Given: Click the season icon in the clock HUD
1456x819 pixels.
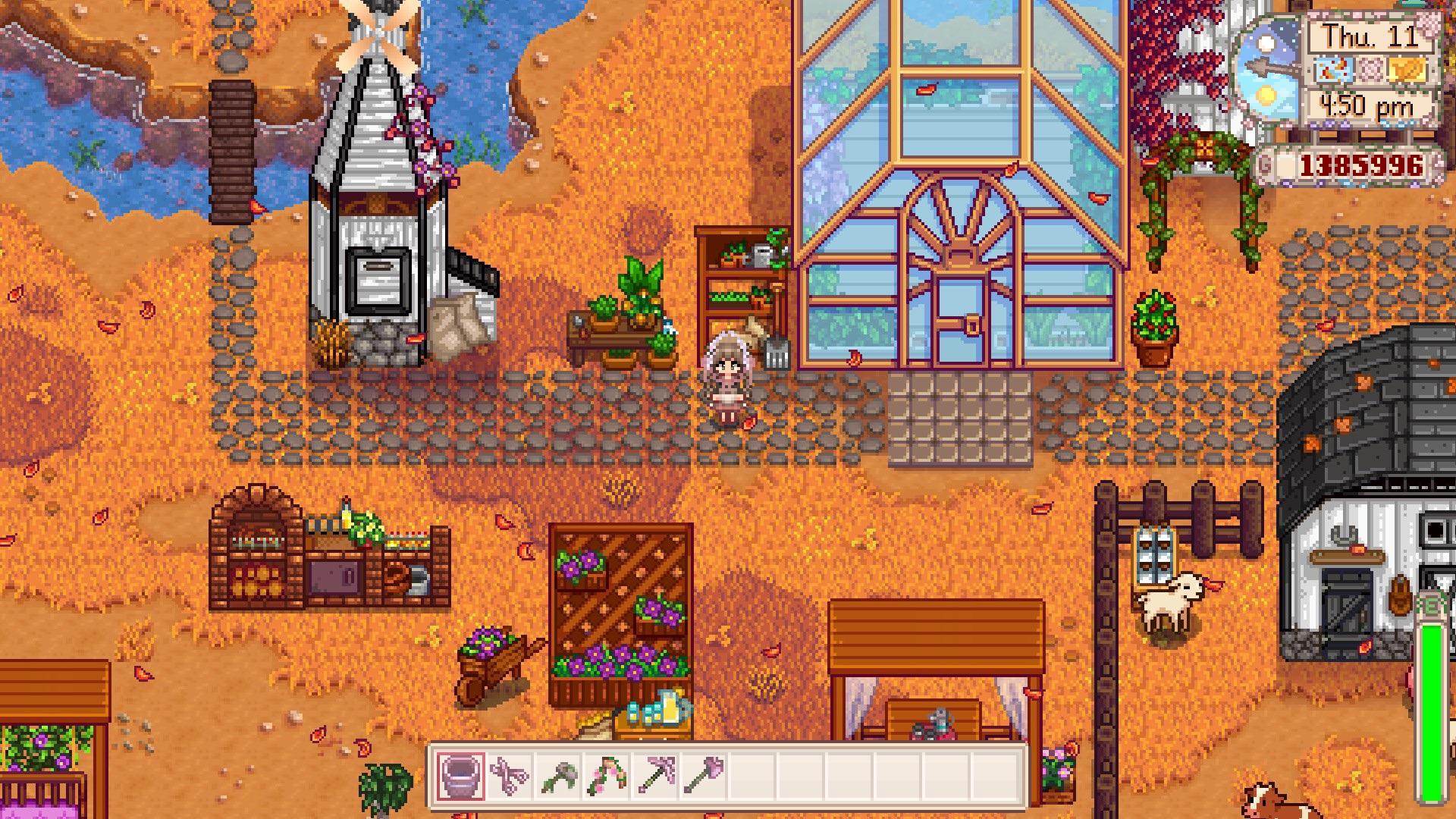Looking at the screenshot, I should pos(1372,70).
